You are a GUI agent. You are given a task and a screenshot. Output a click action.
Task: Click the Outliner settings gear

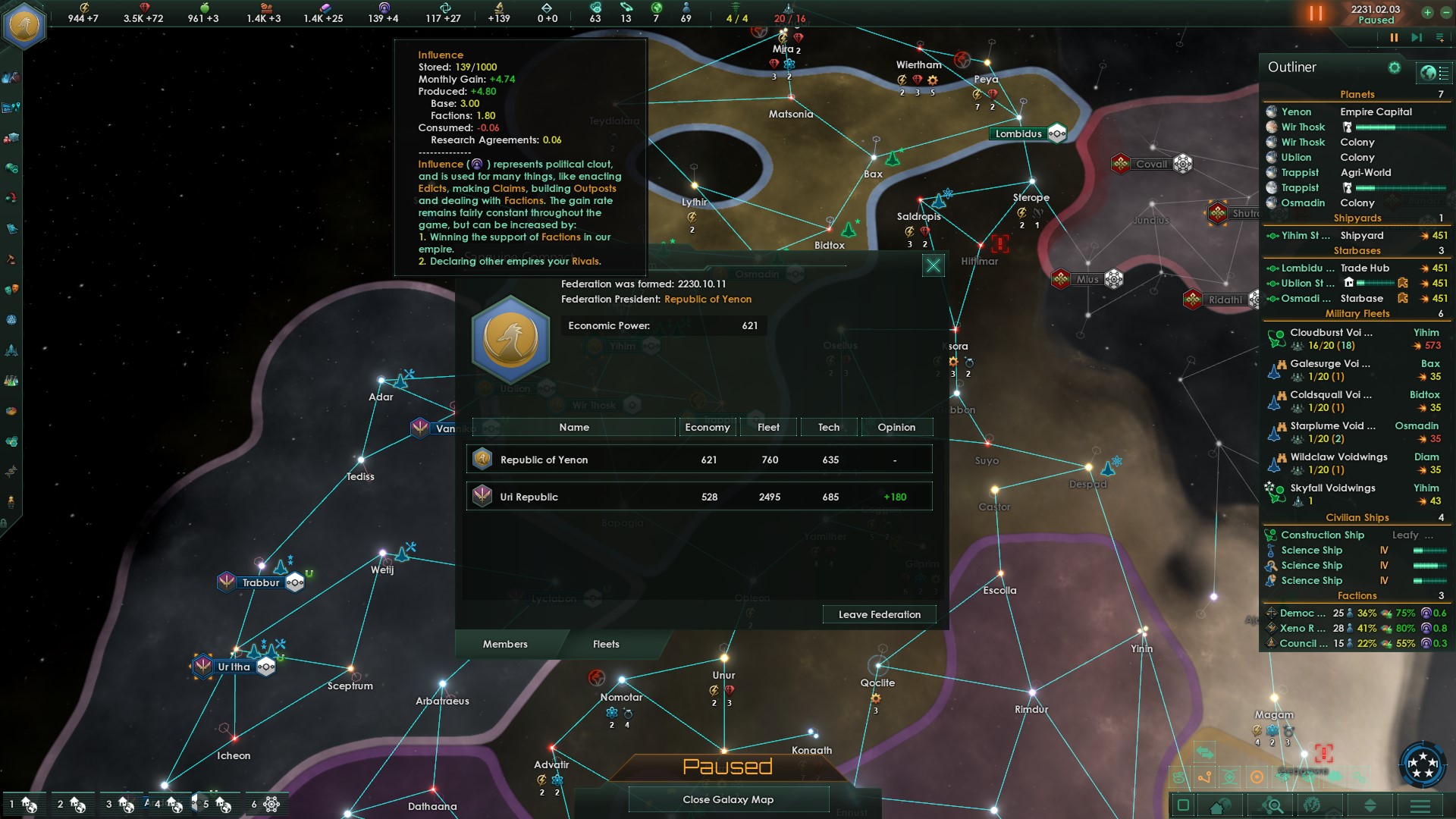coord(1394,67)
